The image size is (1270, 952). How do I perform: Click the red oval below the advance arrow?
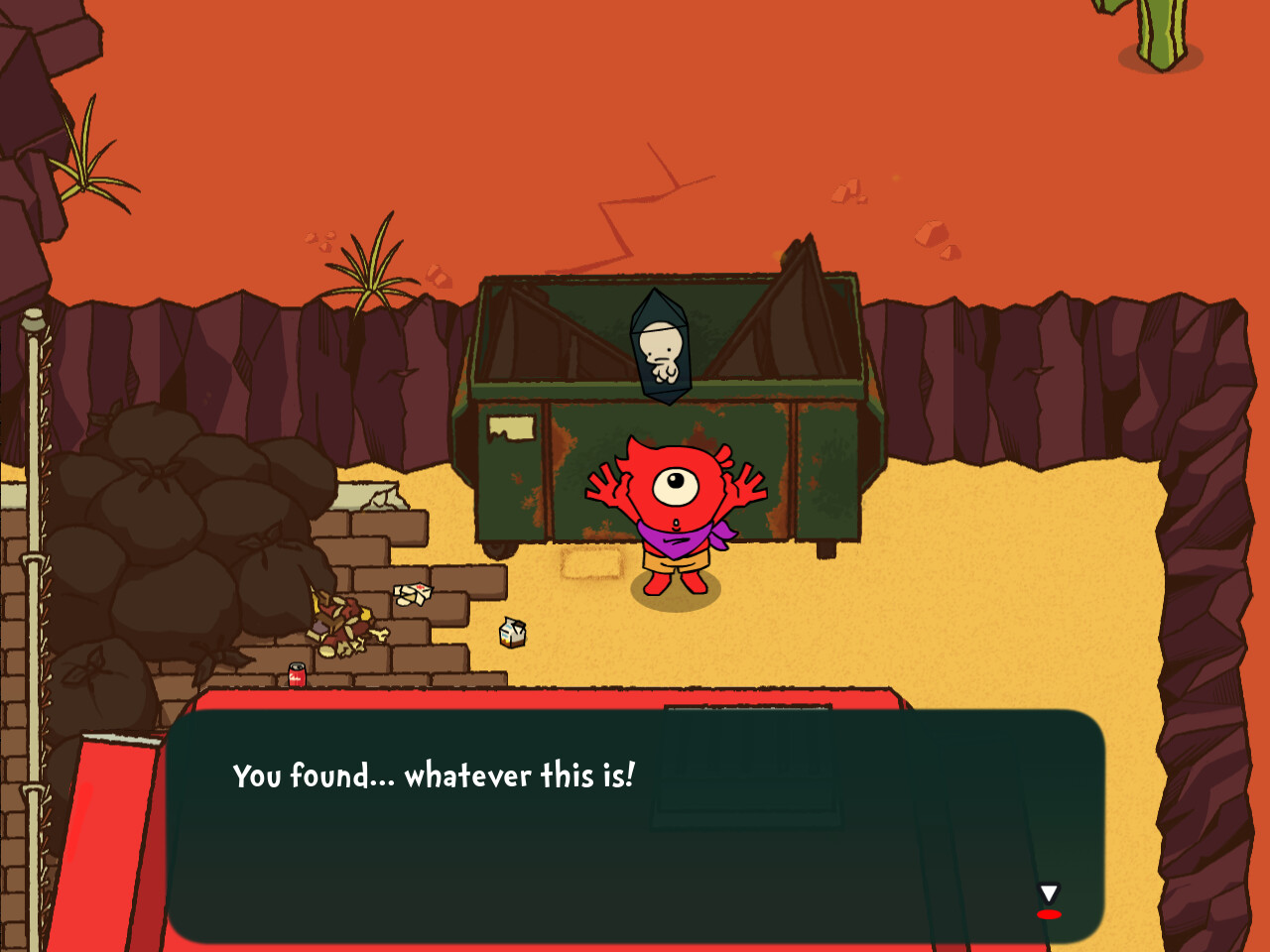[1049, 914]
